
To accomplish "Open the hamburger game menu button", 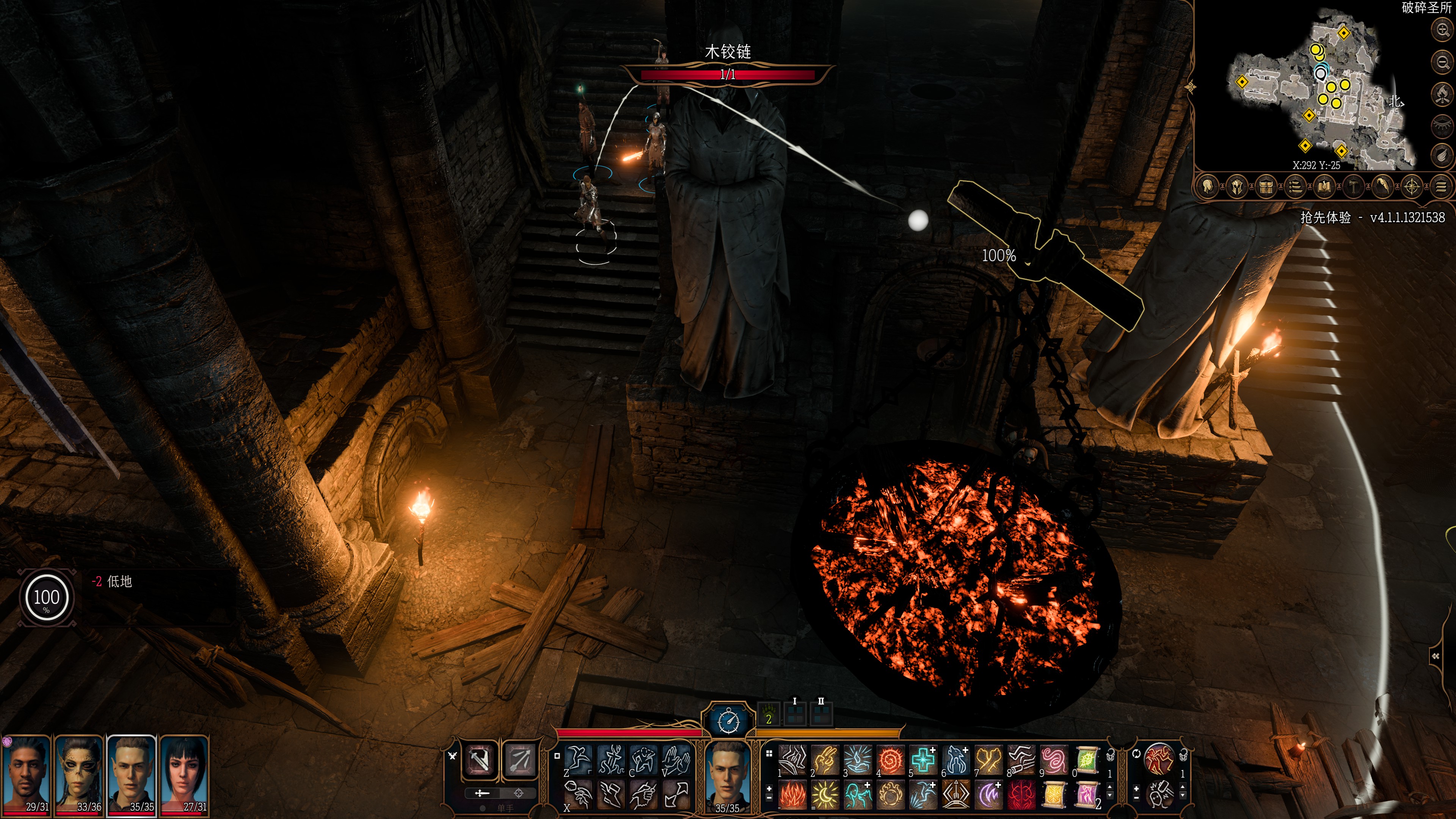I will 1441,187.
